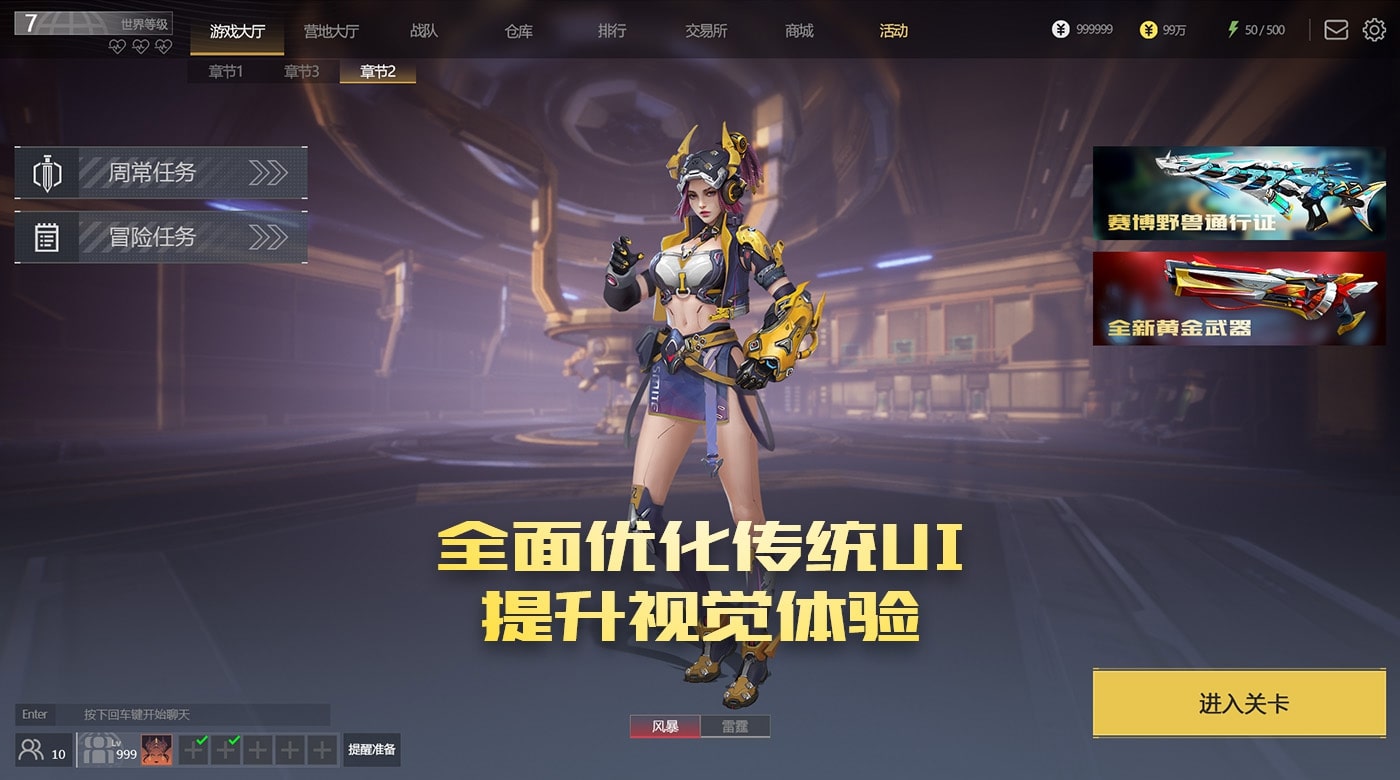Open the 仓库 warehouse tab
This screenshot has width=1400, height=780.
[x=518, y=31]
